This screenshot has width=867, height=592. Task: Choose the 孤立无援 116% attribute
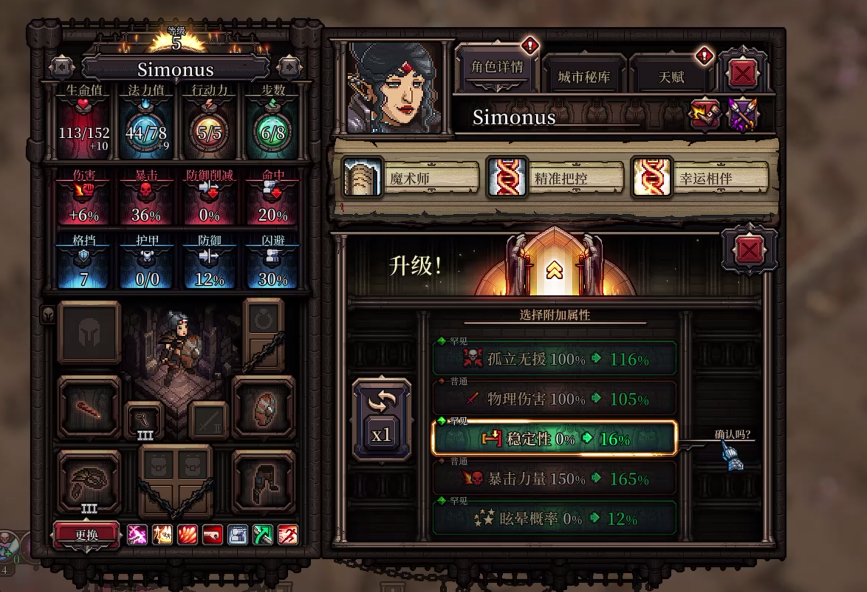(554, 359)
